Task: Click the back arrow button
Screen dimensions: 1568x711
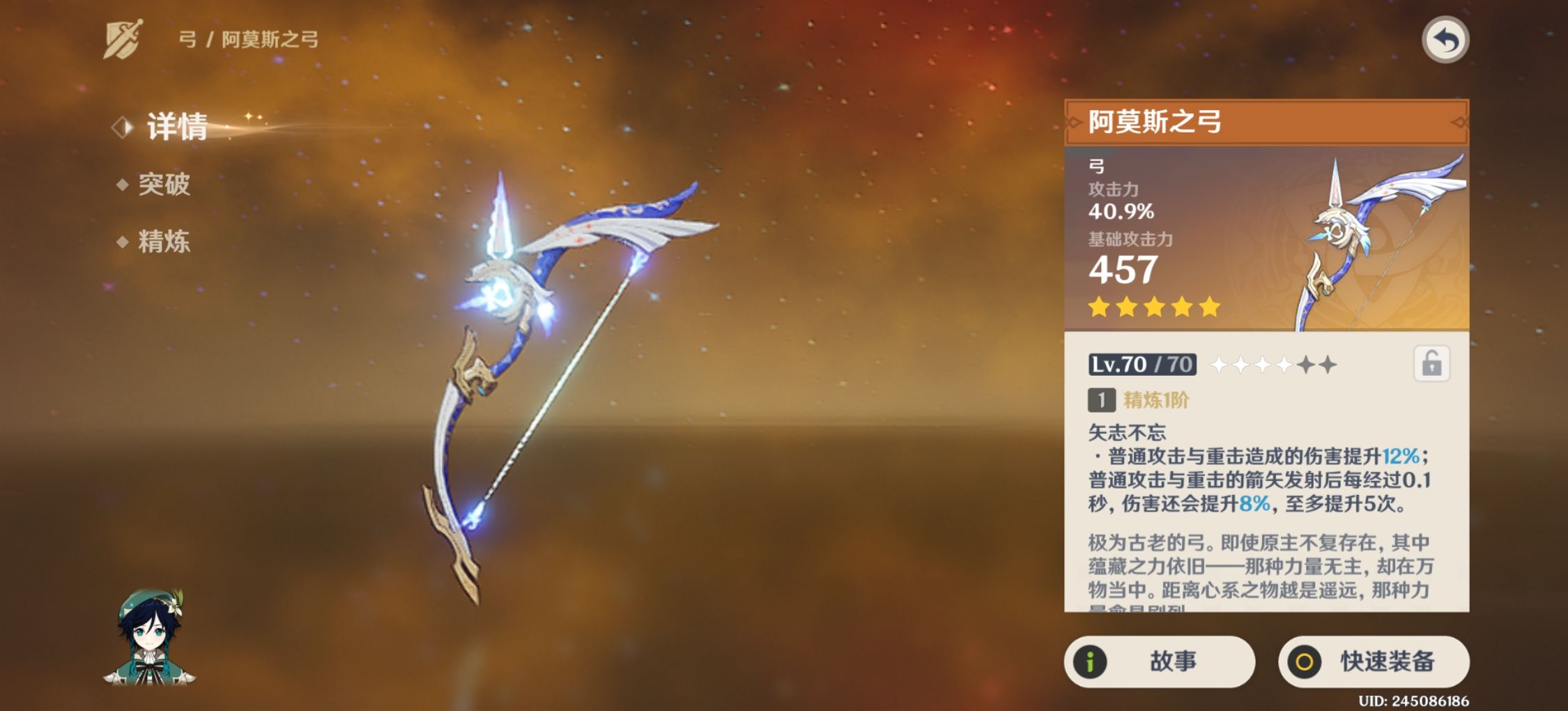Action: (x=1445, y=40)
